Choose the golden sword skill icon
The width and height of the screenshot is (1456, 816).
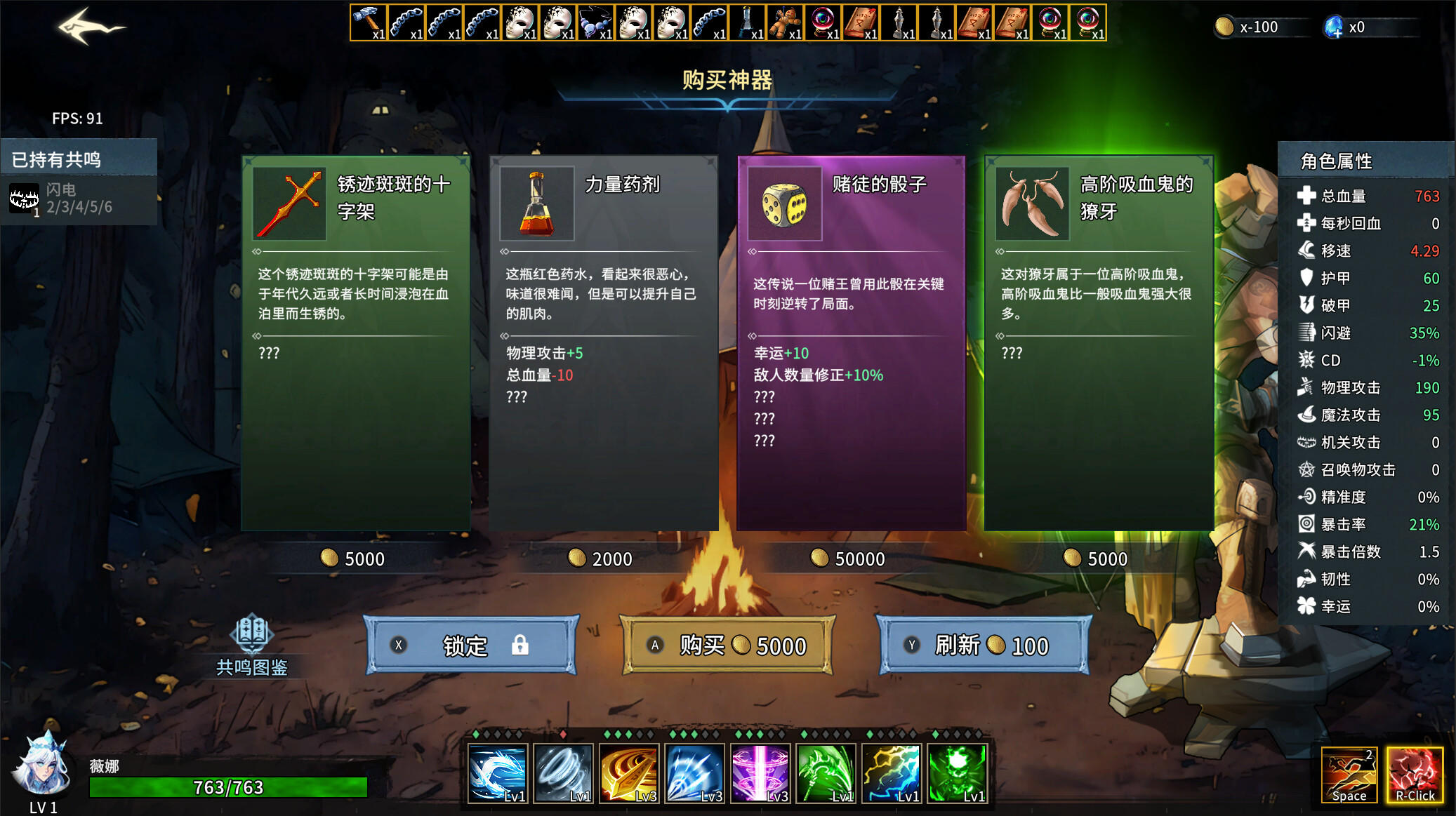(x=629, y=773)
